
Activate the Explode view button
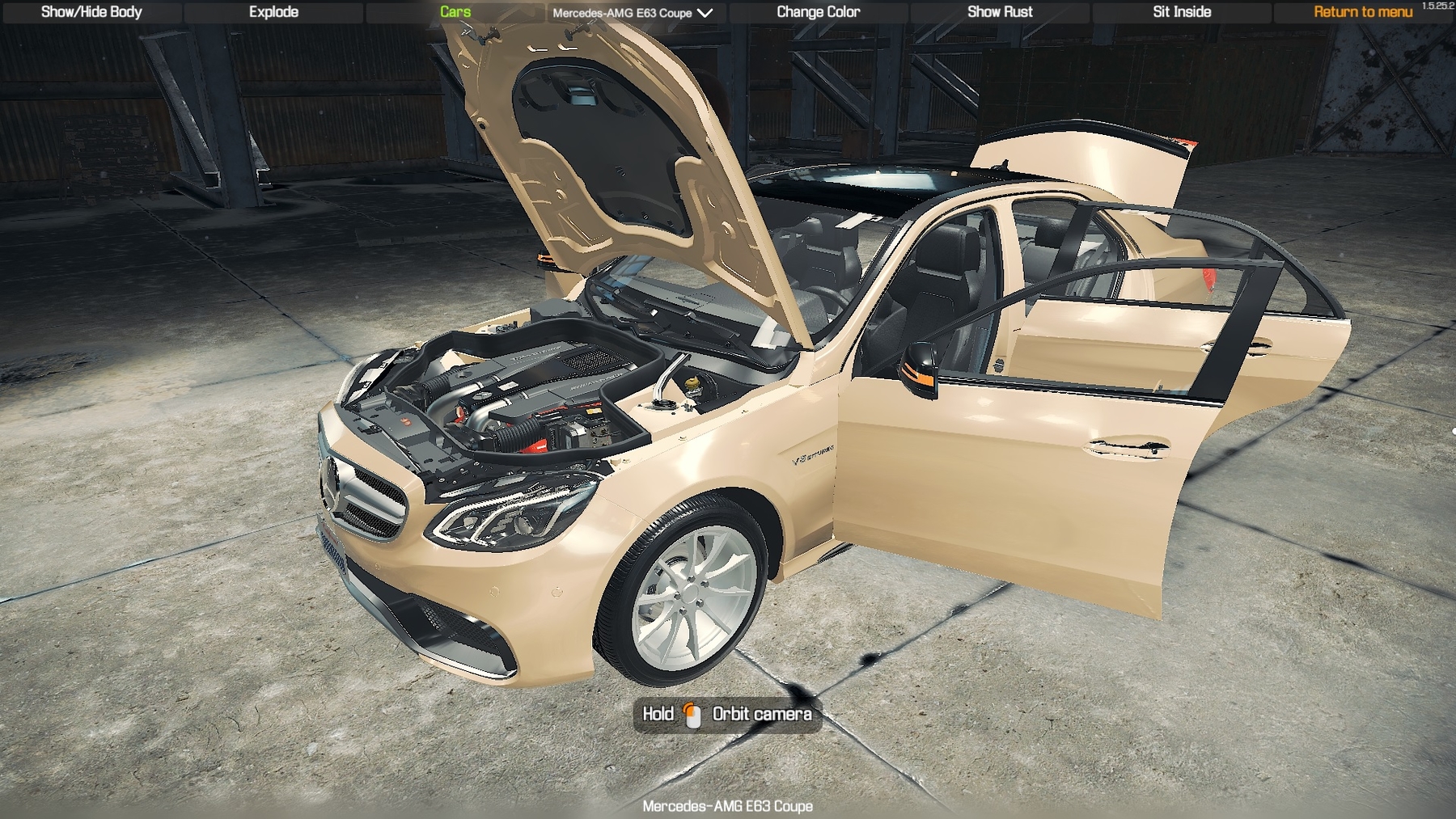(273, 12)
